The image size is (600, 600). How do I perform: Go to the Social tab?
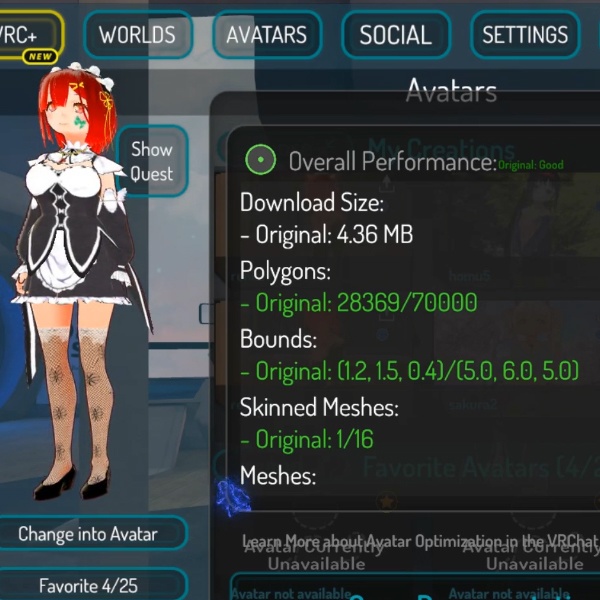pos(395,36)
